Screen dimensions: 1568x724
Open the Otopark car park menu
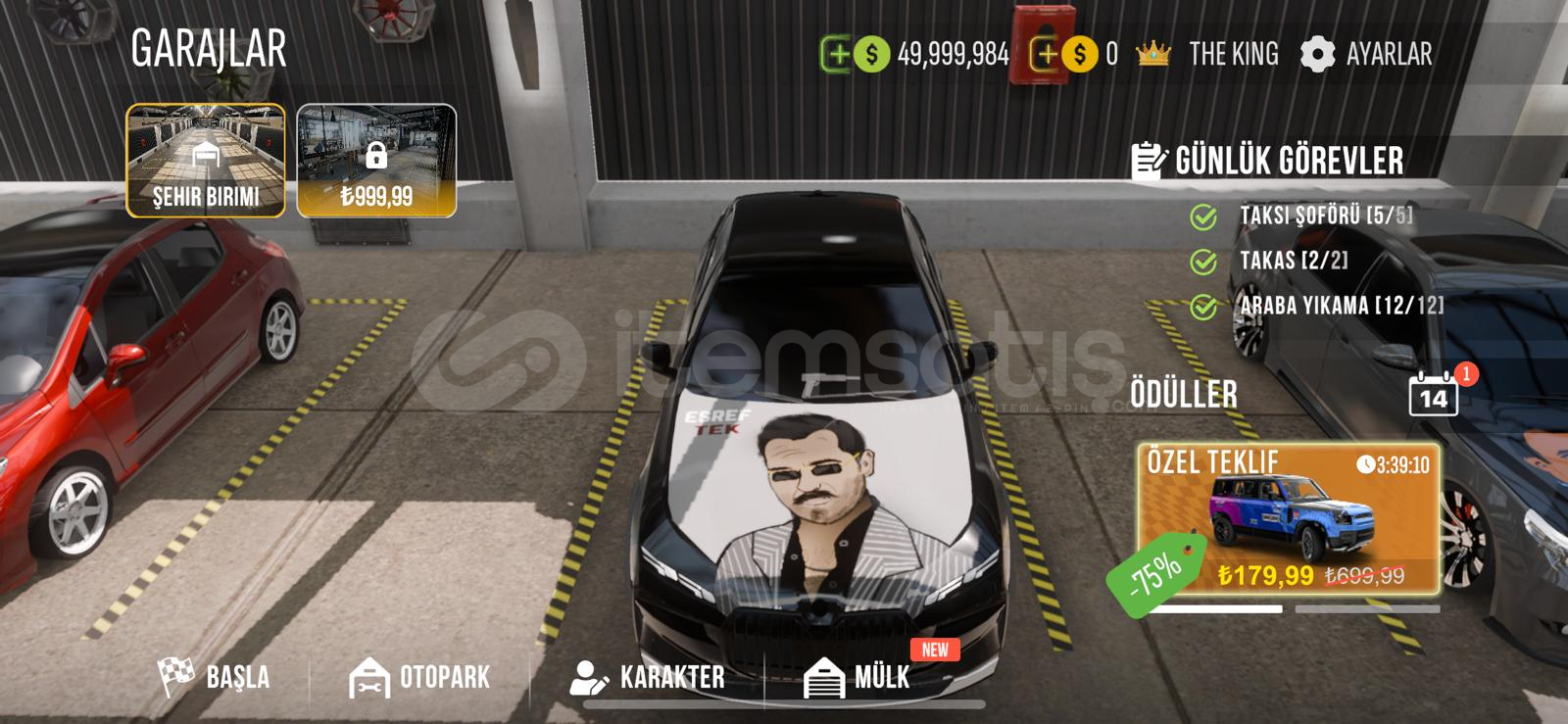[x=419, y=677]
